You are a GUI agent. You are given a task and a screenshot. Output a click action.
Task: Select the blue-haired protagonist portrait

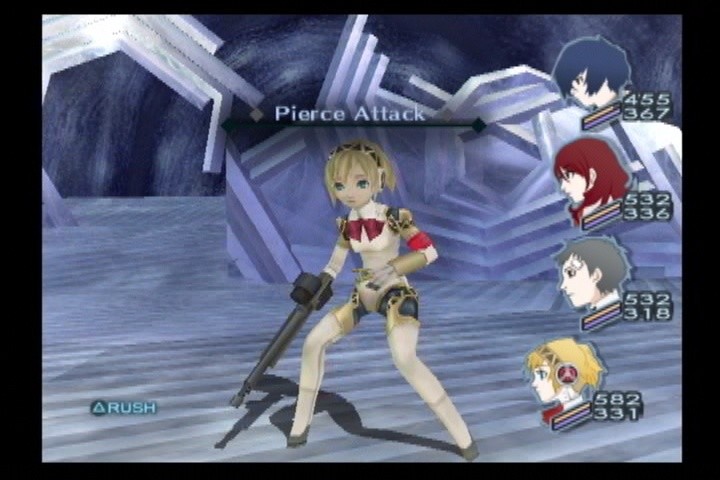[595, 72]
